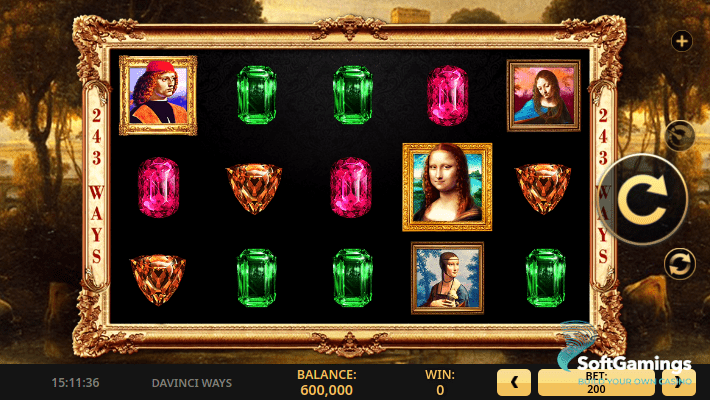
Task: Open the plus menu button
Action: click(681, 41)
